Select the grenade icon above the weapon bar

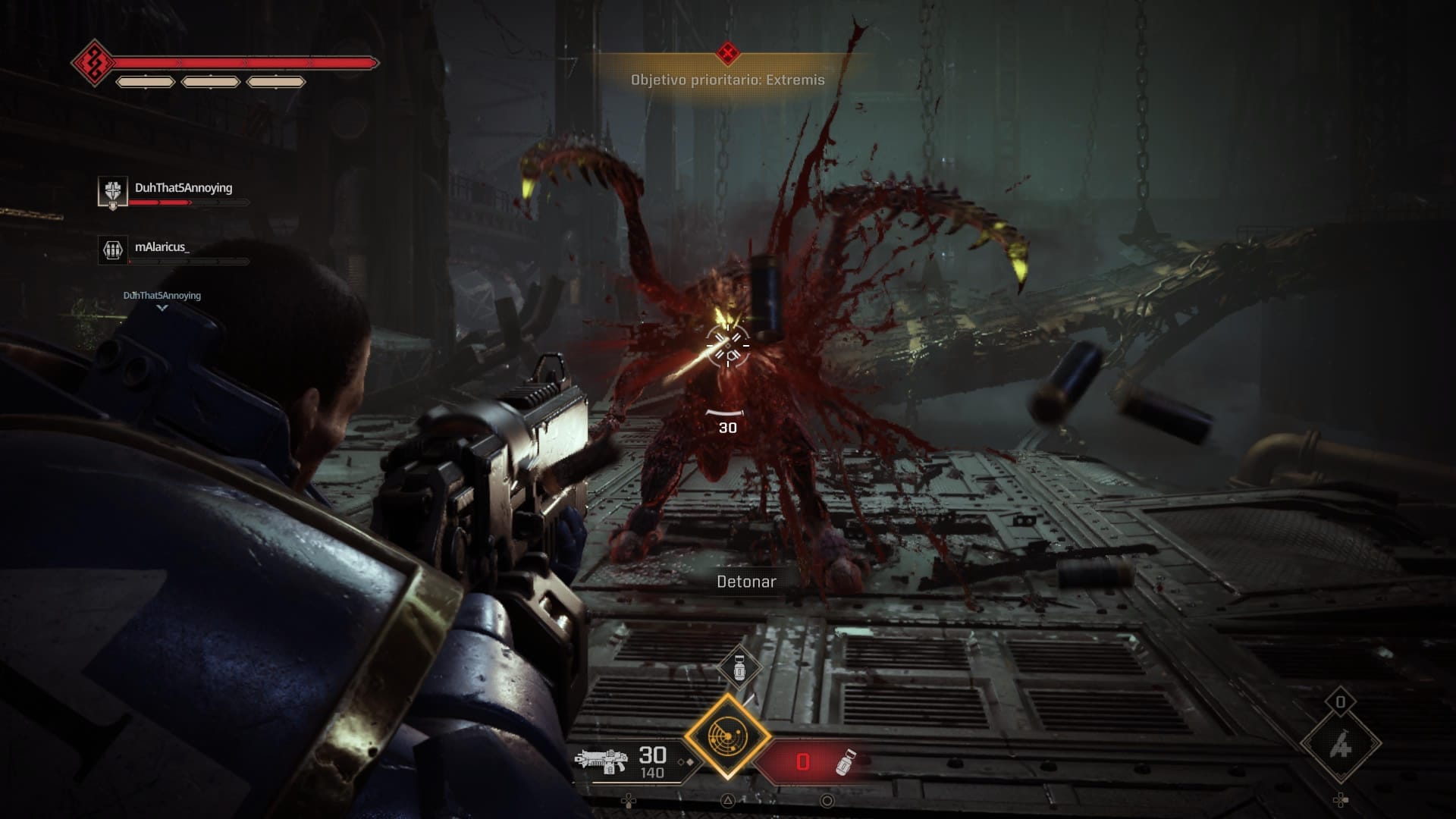click(x=739, y=668)
